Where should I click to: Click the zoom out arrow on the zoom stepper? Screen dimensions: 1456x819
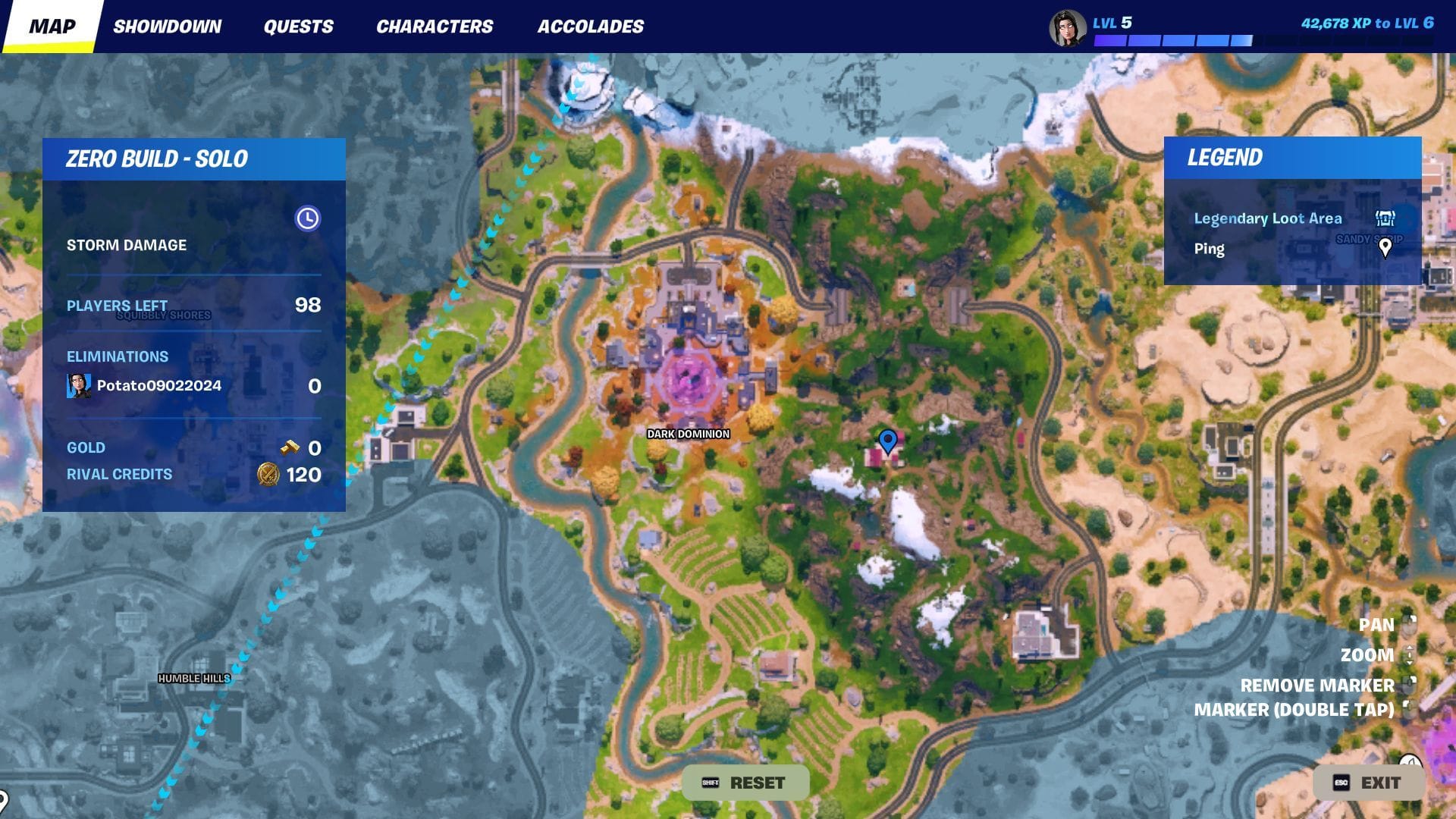click(x=1409, y=662)
